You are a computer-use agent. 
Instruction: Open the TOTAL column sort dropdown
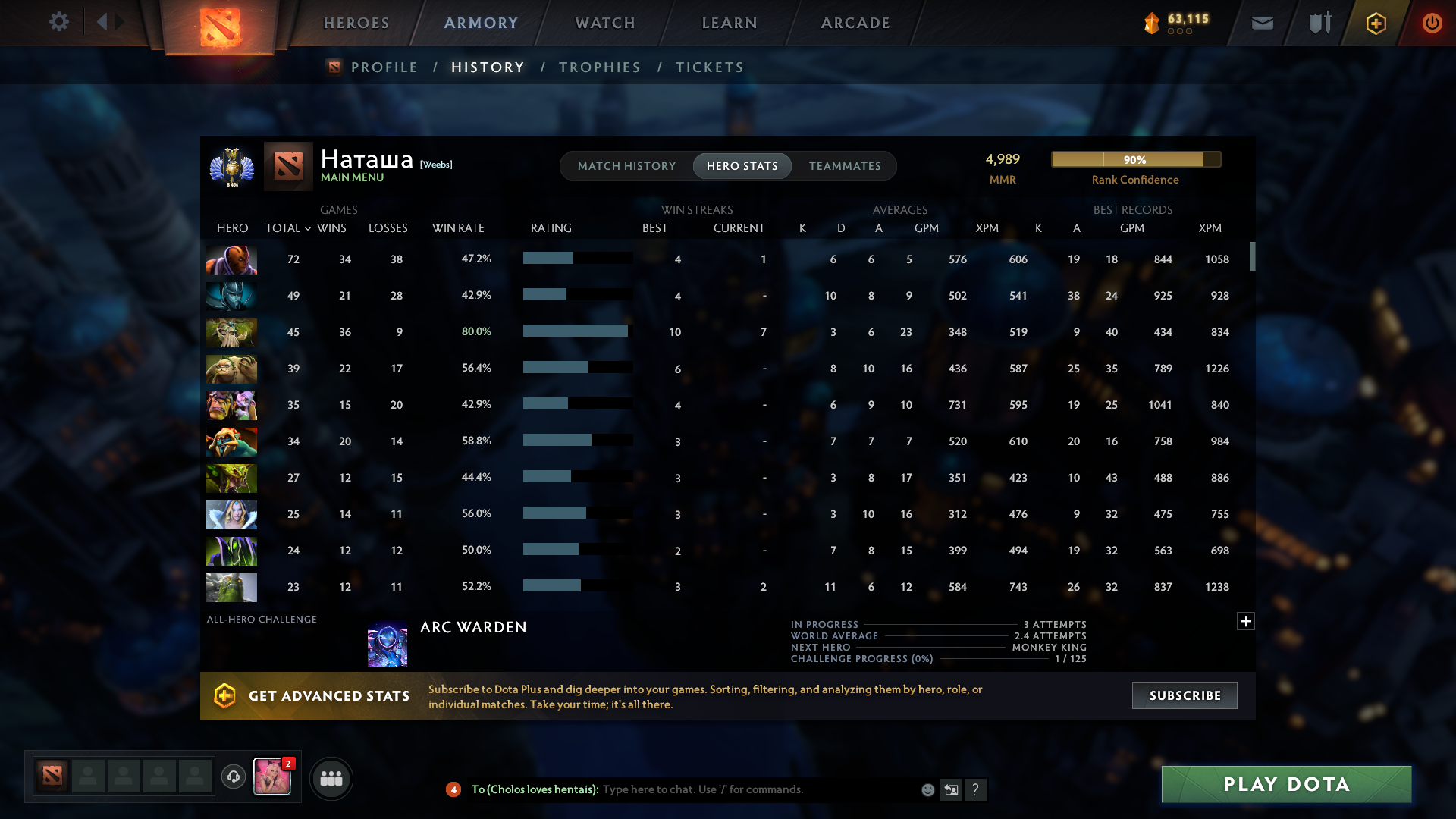pos(307,228)
